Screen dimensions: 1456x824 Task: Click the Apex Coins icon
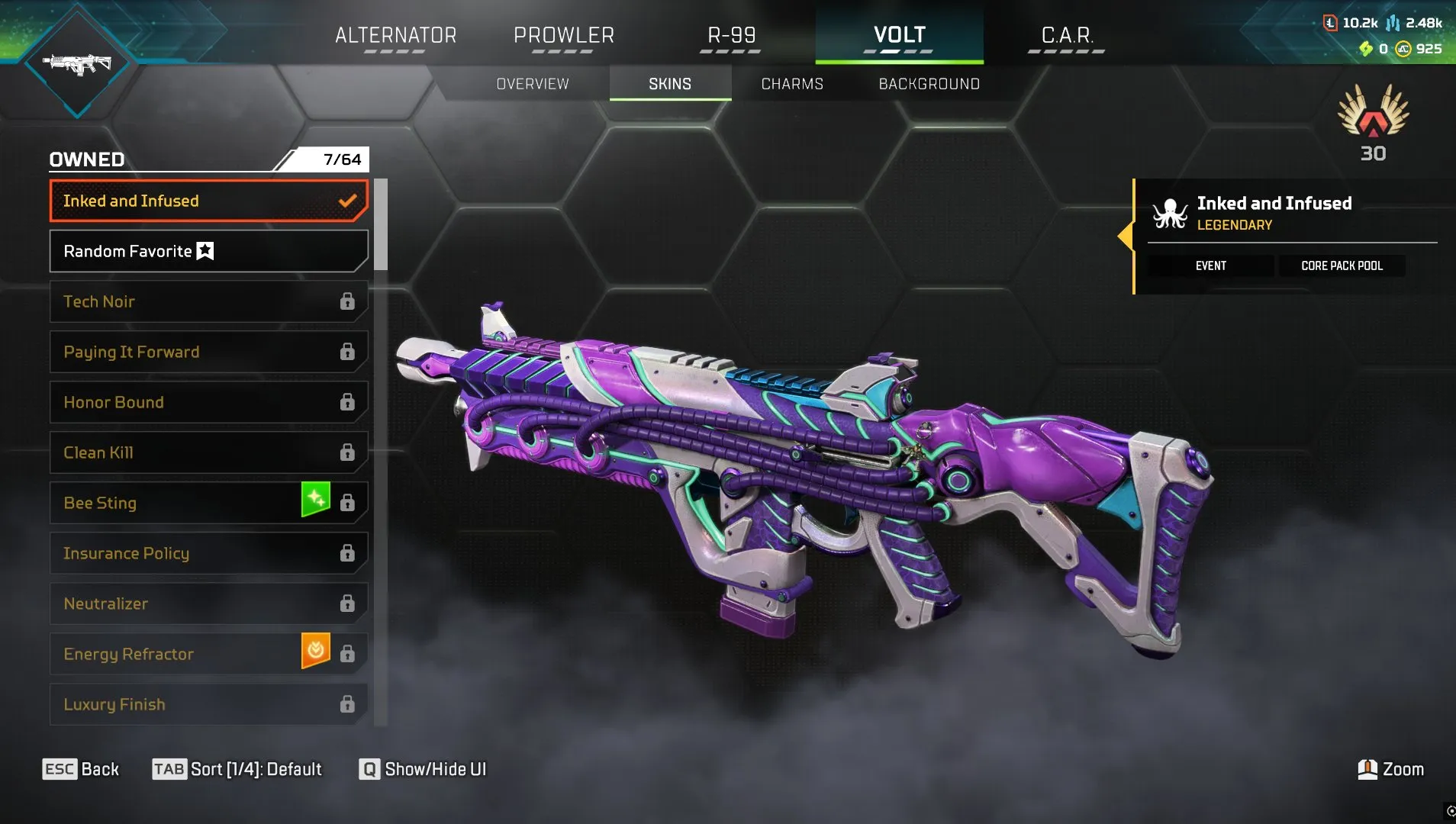tap(1404, 49)
